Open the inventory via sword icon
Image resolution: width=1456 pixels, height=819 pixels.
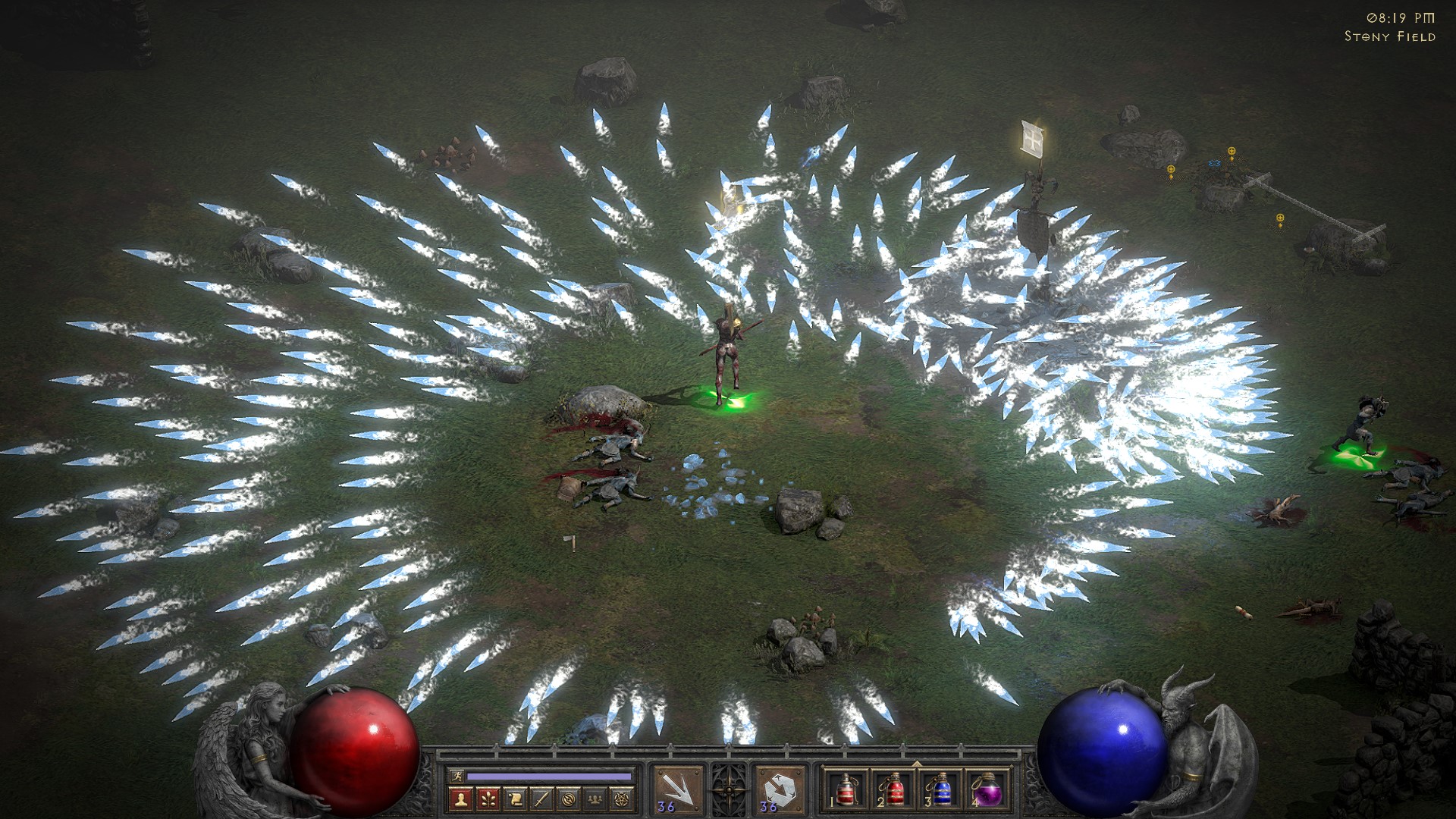click(542, 799)
